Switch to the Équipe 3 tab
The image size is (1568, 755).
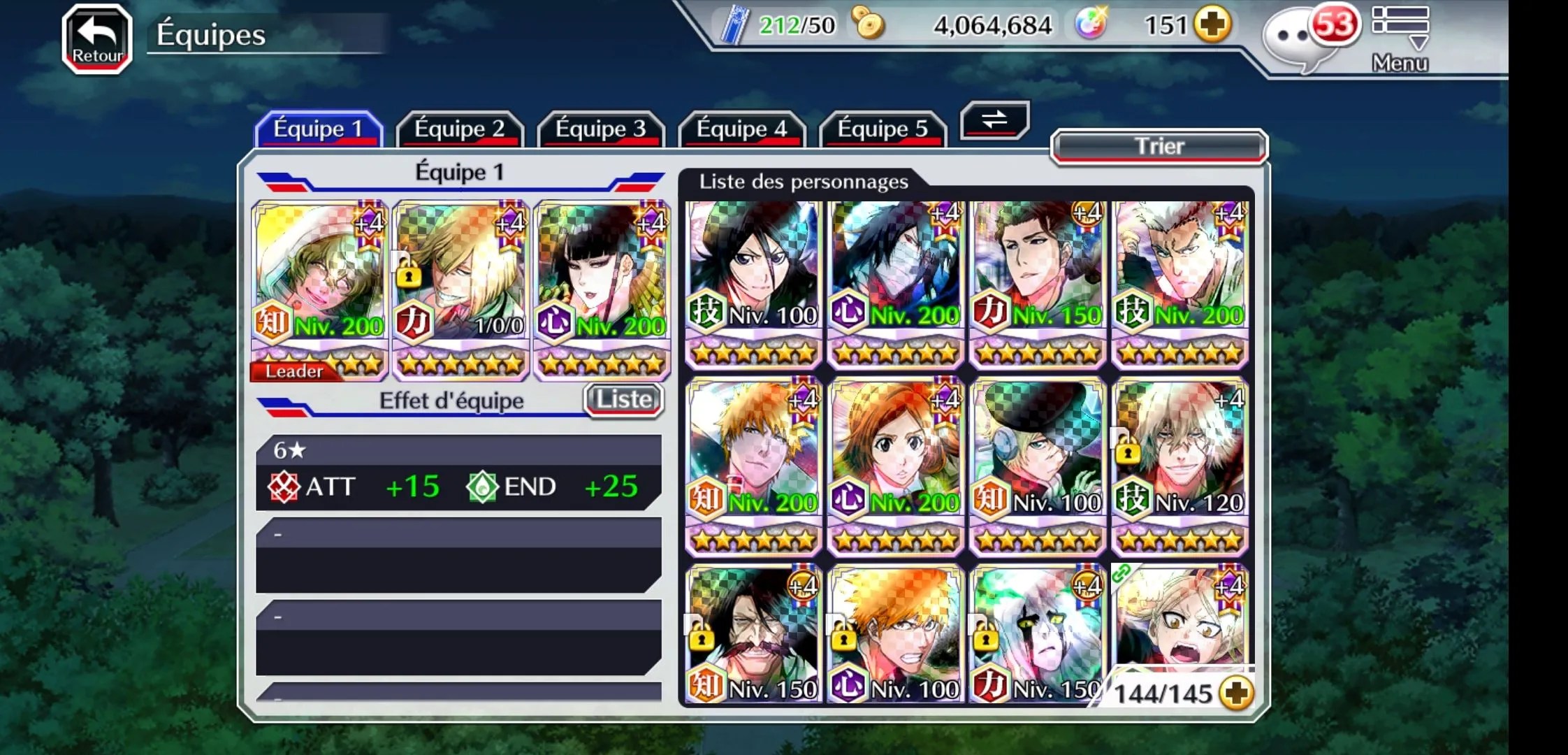click(600, 129)
